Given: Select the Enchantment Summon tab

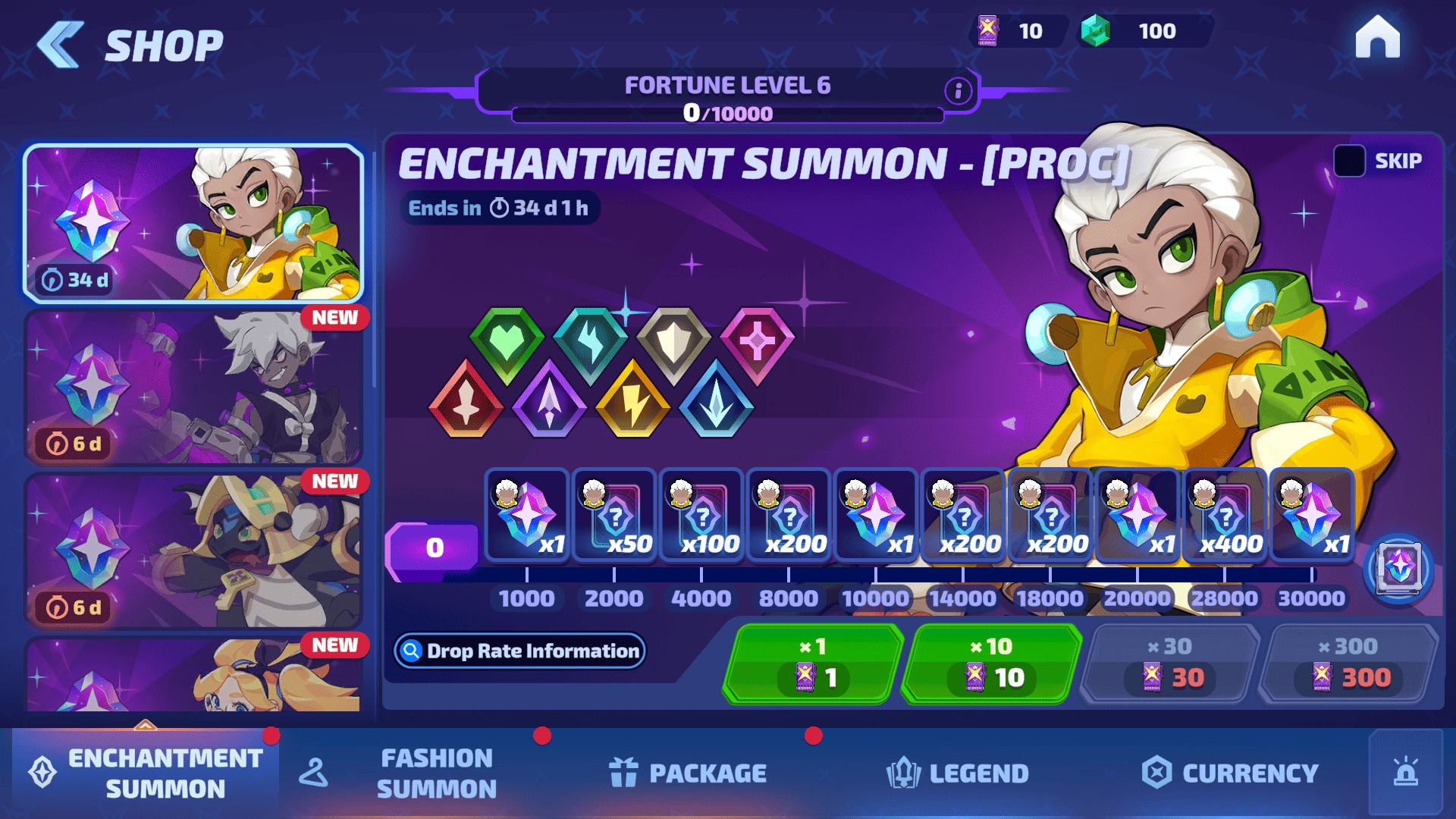Looking at the screenshot, I should point(146,773).
